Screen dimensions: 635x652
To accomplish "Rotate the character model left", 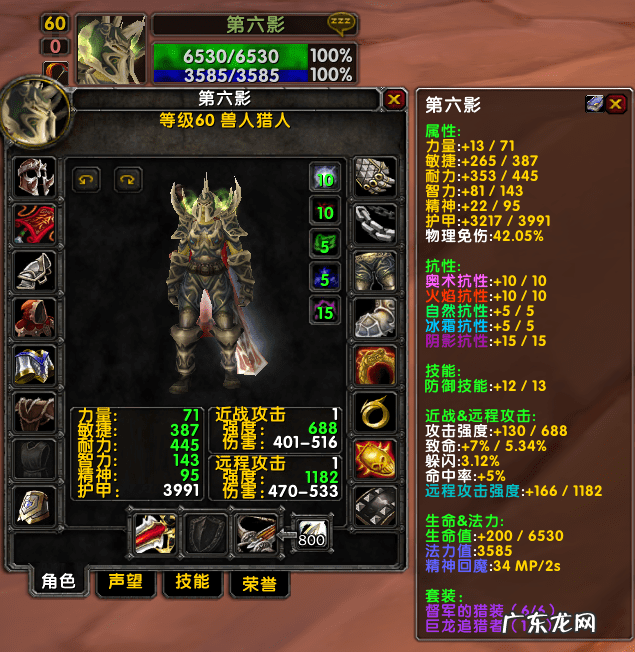I will pyautogui.click(x=88, y=180).
